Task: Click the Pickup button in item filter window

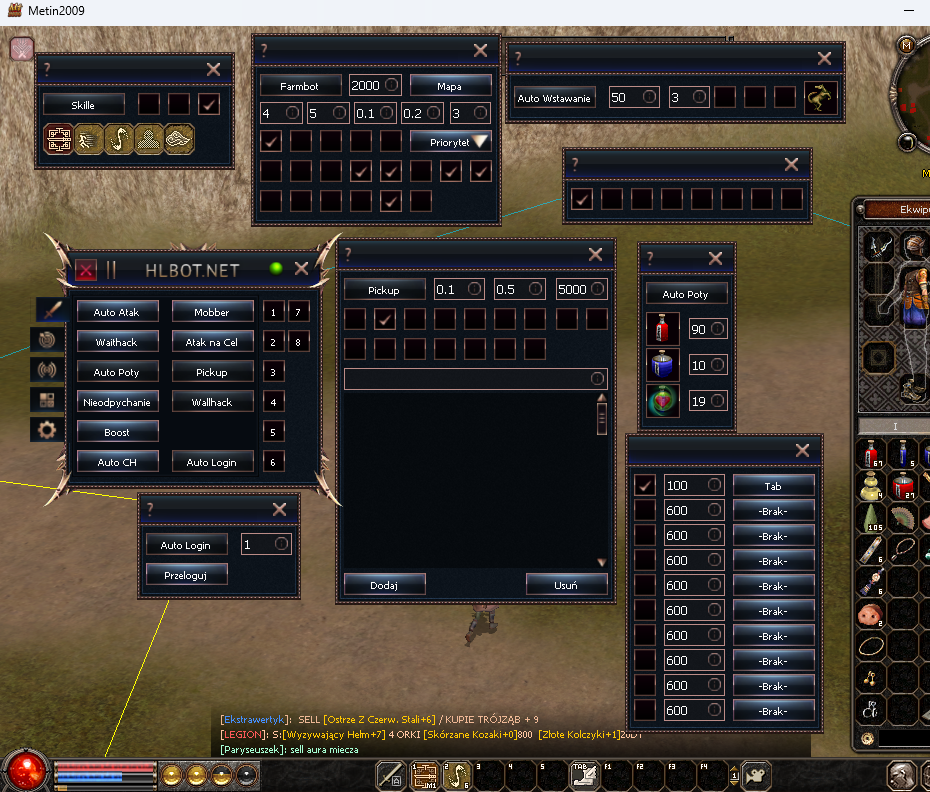Action: coord(384,290)
